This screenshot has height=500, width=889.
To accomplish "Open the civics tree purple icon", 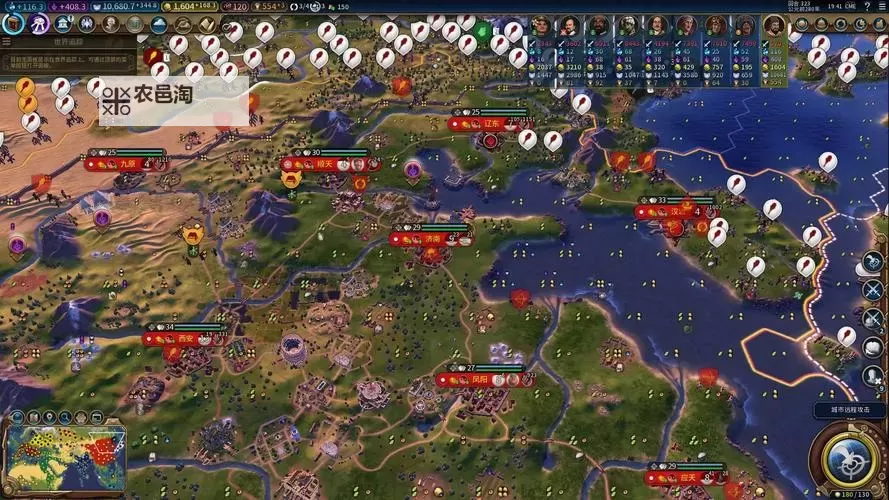I will (x=38, y=23).
